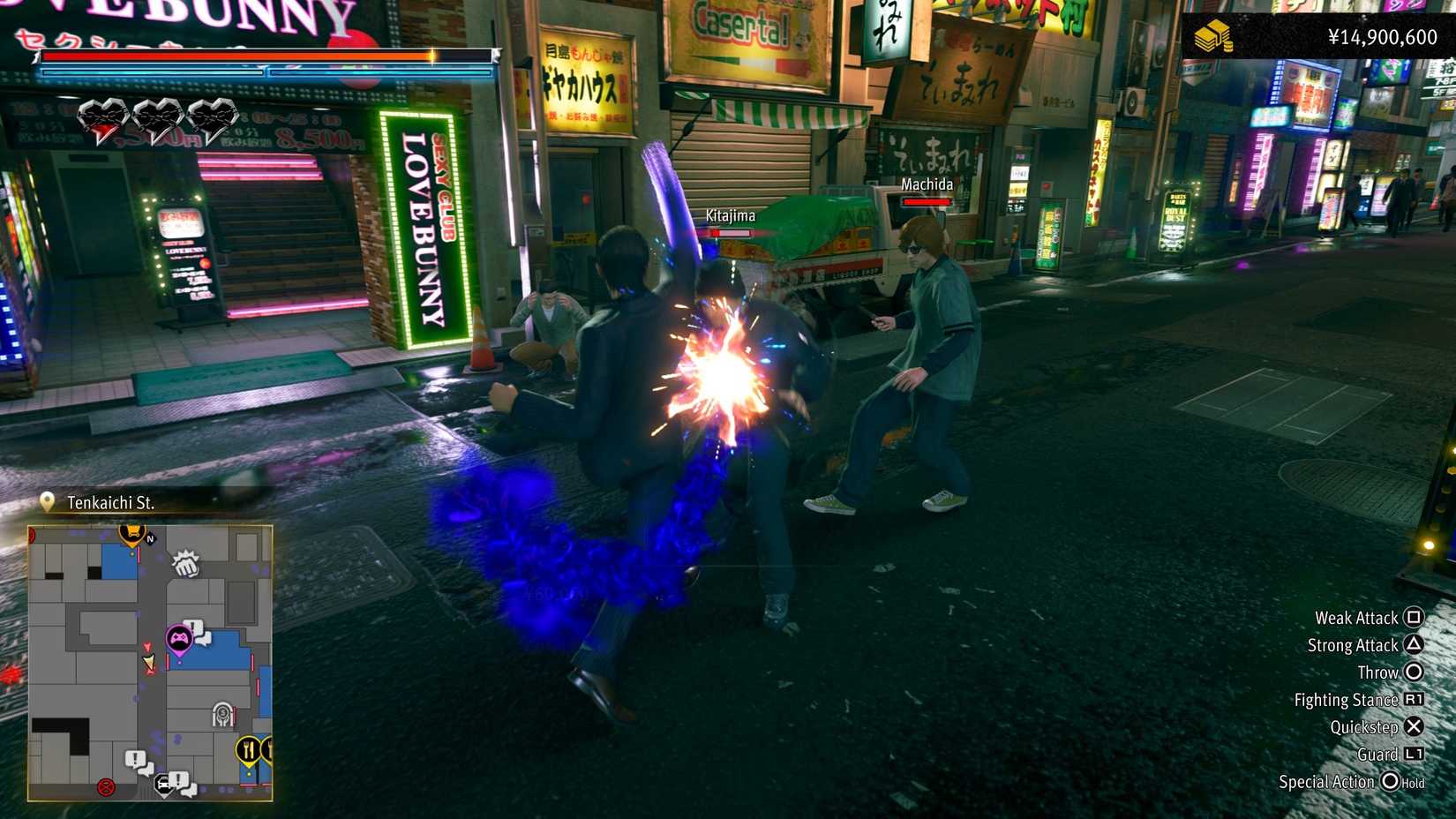Select the fist brawl icon on the minimap
Image resolution: width=1456 pixels, height=819 pixels.
187,566
